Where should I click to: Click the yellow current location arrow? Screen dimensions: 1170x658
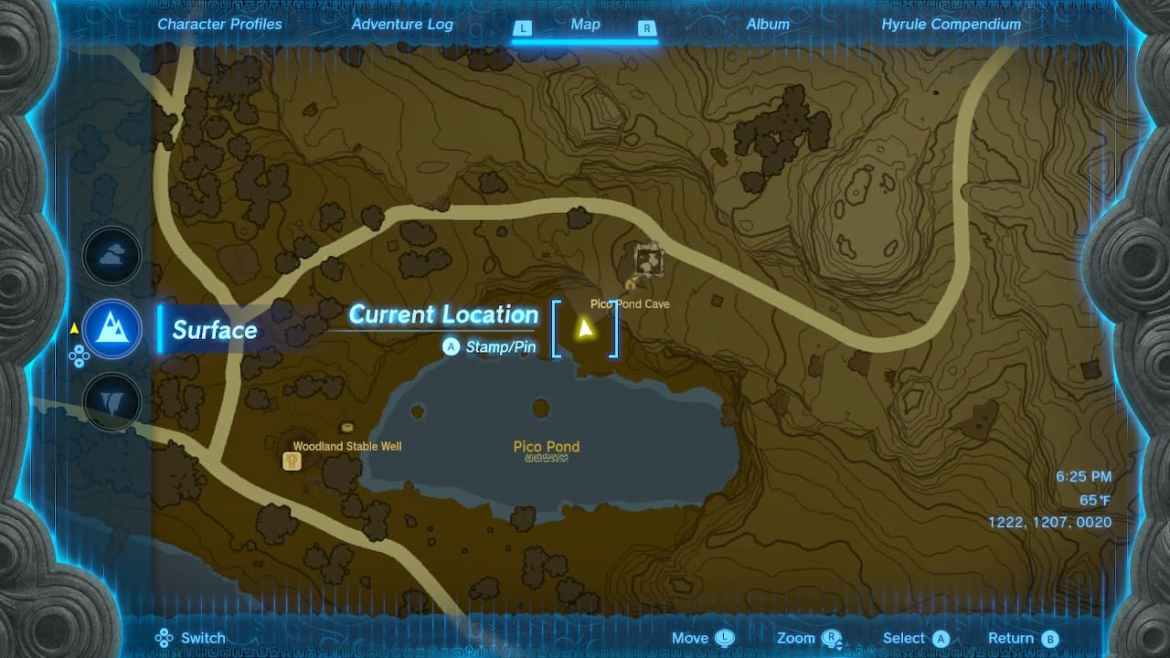pyautogui.click(x=585, y=328)
